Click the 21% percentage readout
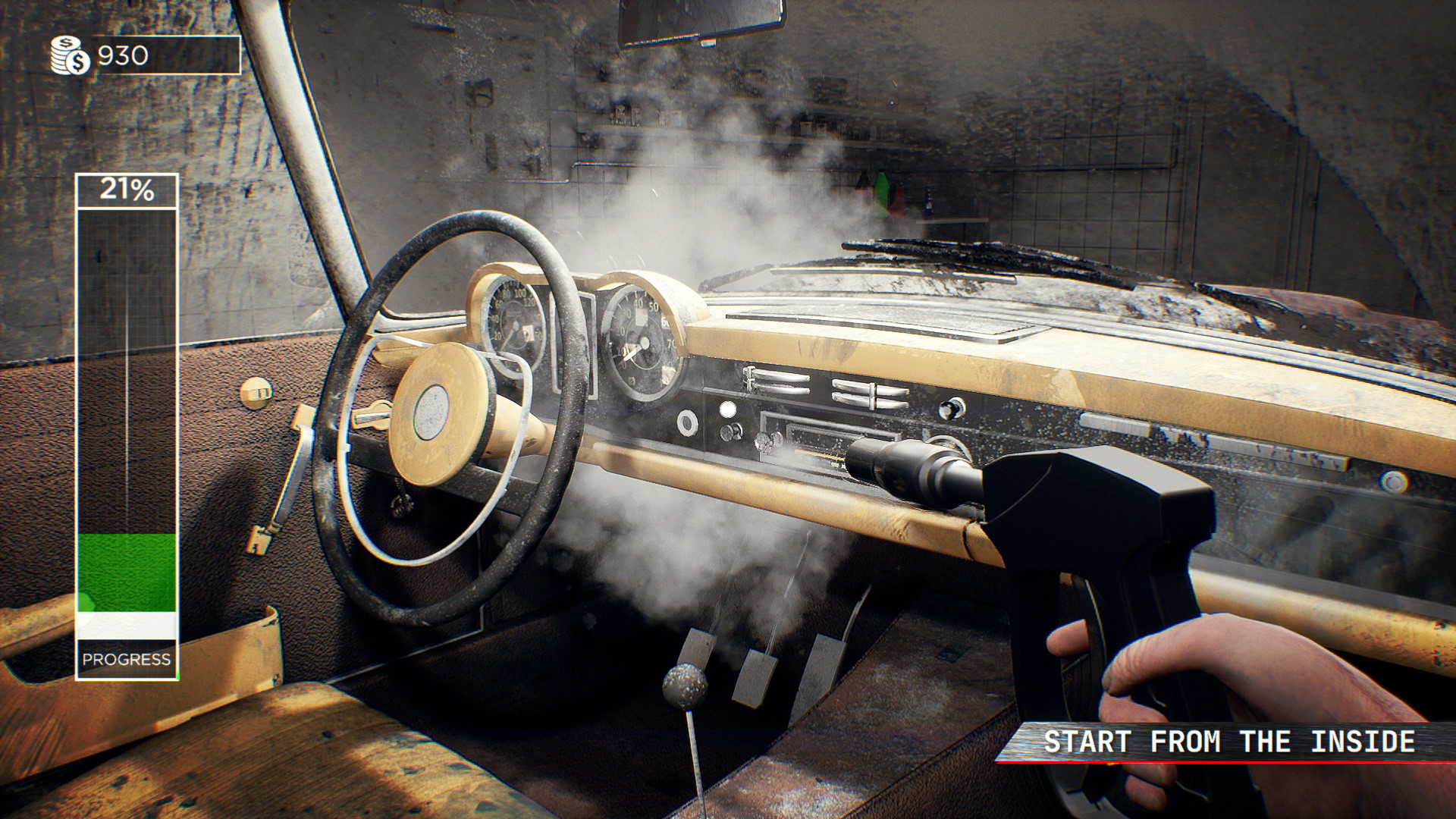Screen dimensions: 1456x819 coord(126,190)
